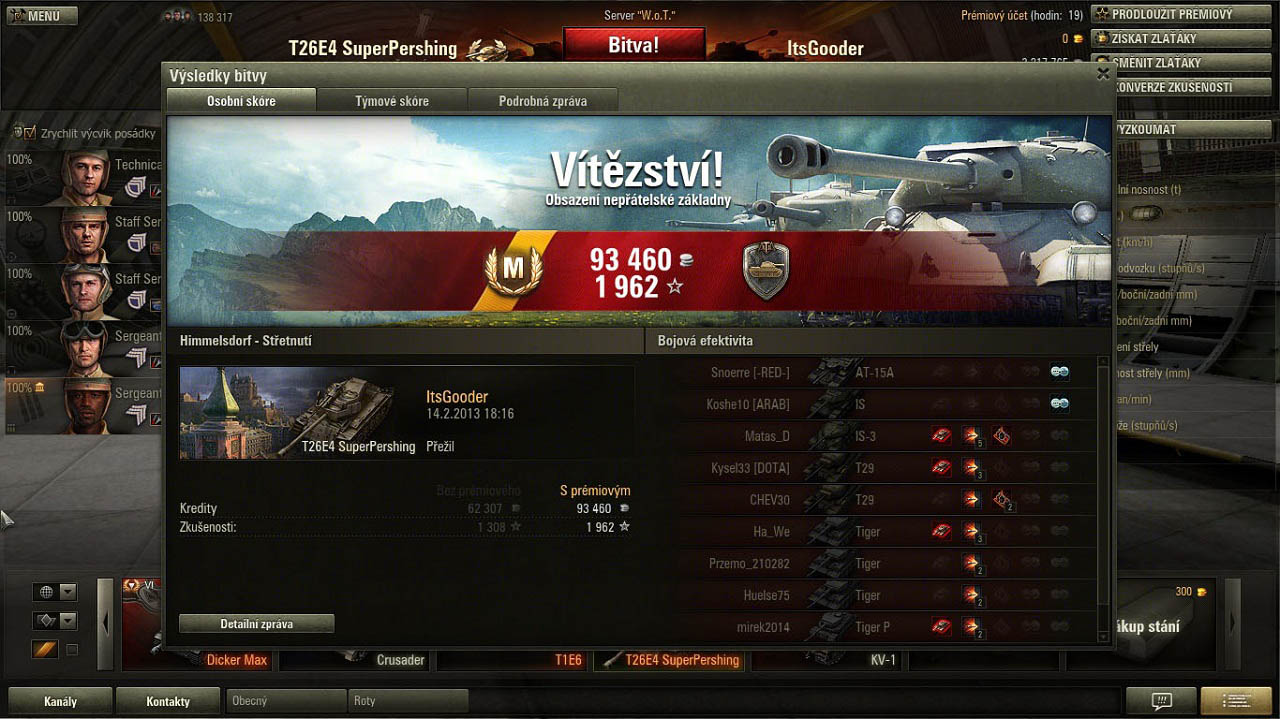The height and width of the screenshot is (719, 1280).
Task: Open the Detailní zpráva report
Action: coord(257,624)
